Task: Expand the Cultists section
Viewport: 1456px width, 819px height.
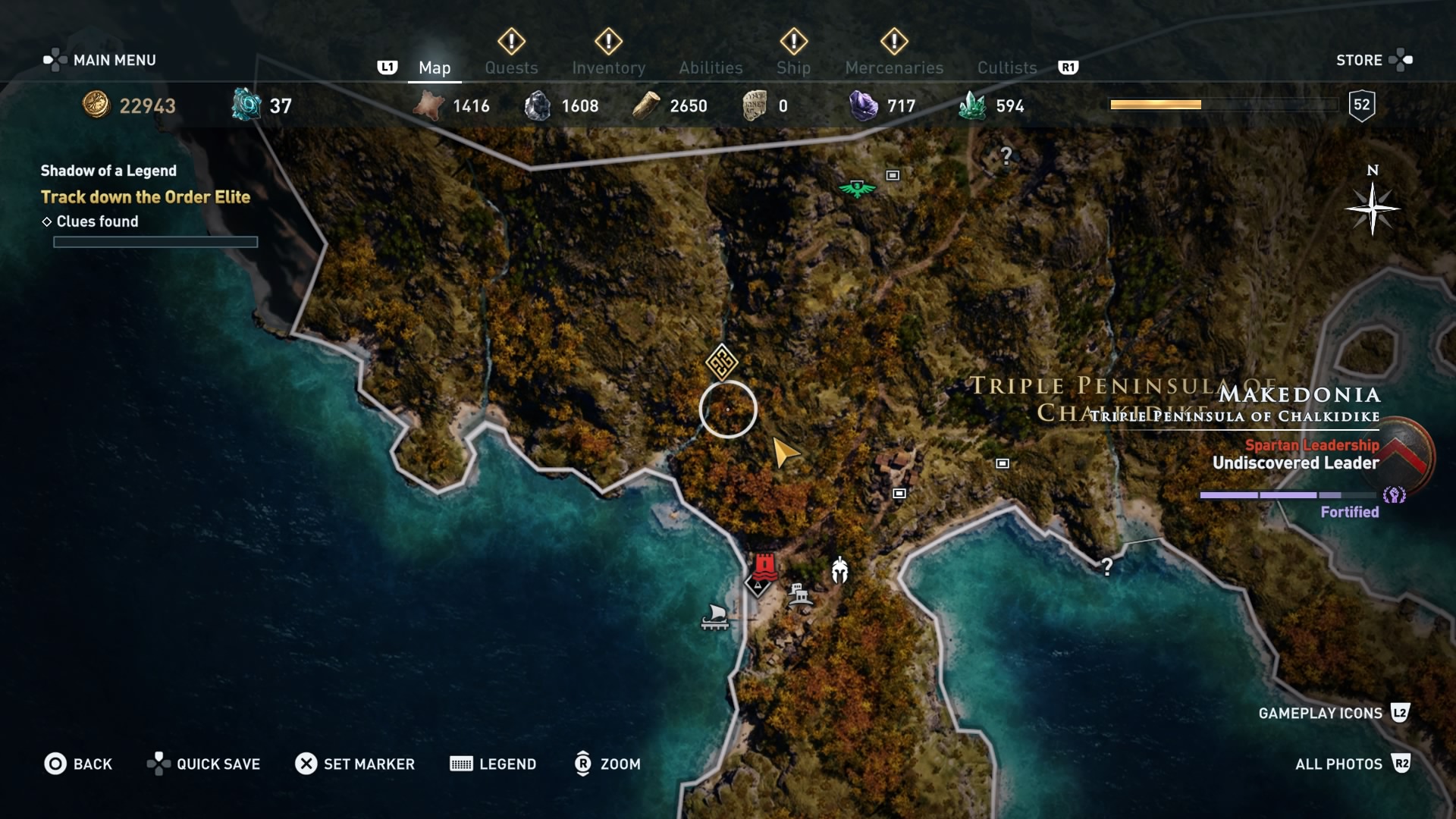Action: pos(1006,67)
